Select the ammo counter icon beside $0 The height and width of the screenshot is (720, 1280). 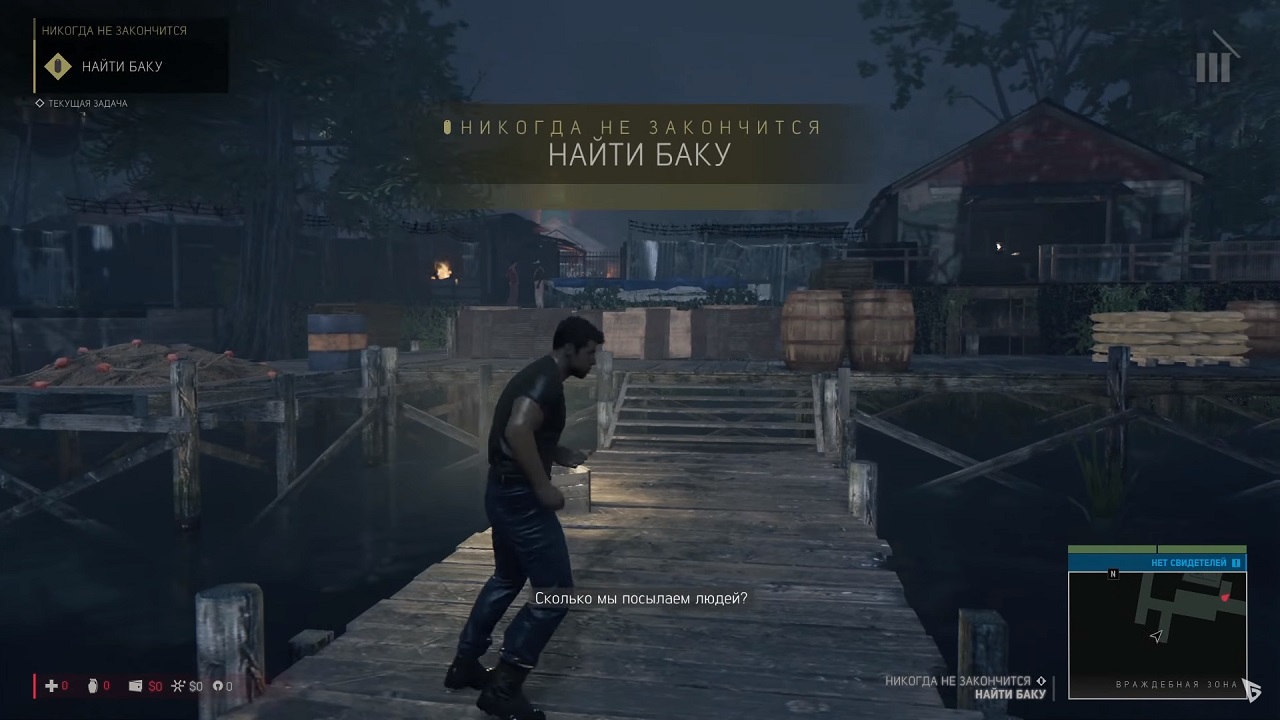219,686
